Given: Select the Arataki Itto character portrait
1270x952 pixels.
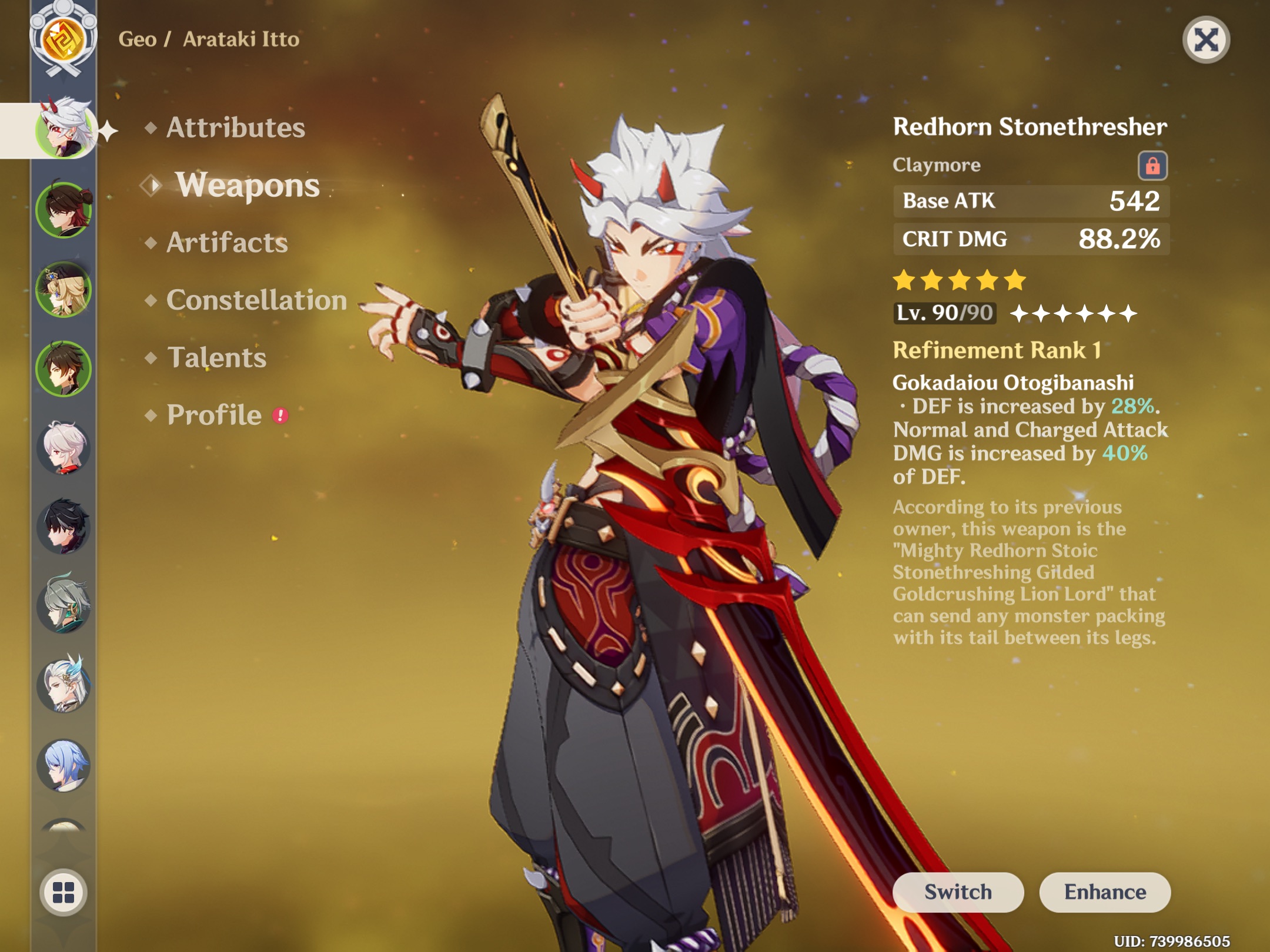Looking at the screenshot, I should pyautogui.click(x=65, y=133).
